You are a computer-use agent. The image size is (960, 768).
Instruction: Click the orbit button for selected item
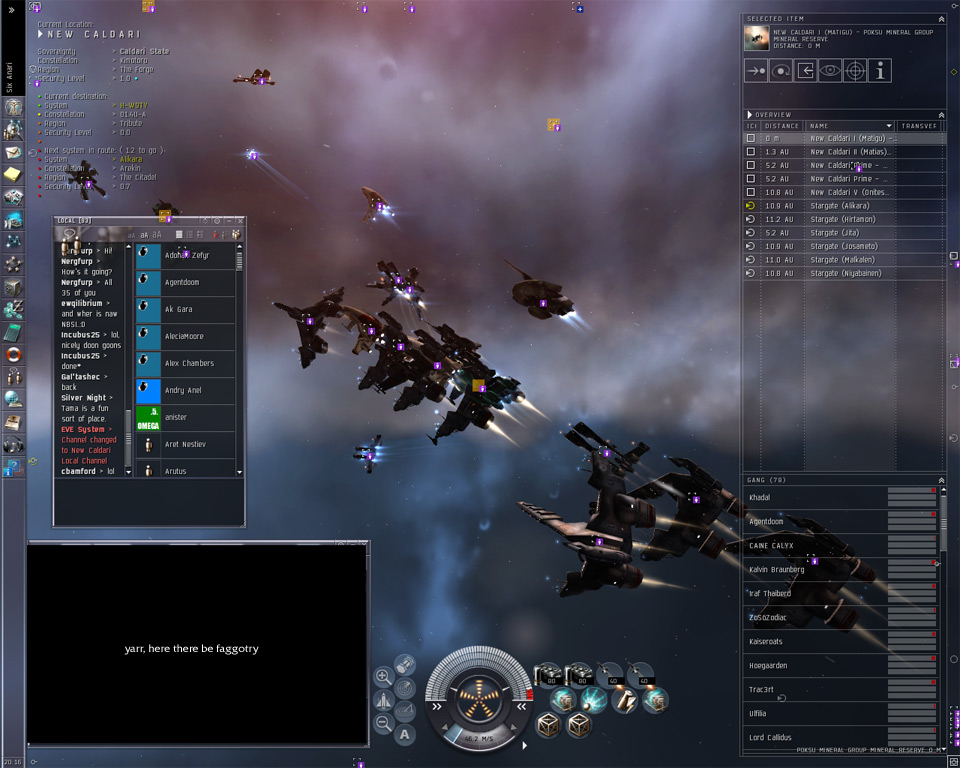click(x=781, y=71)
